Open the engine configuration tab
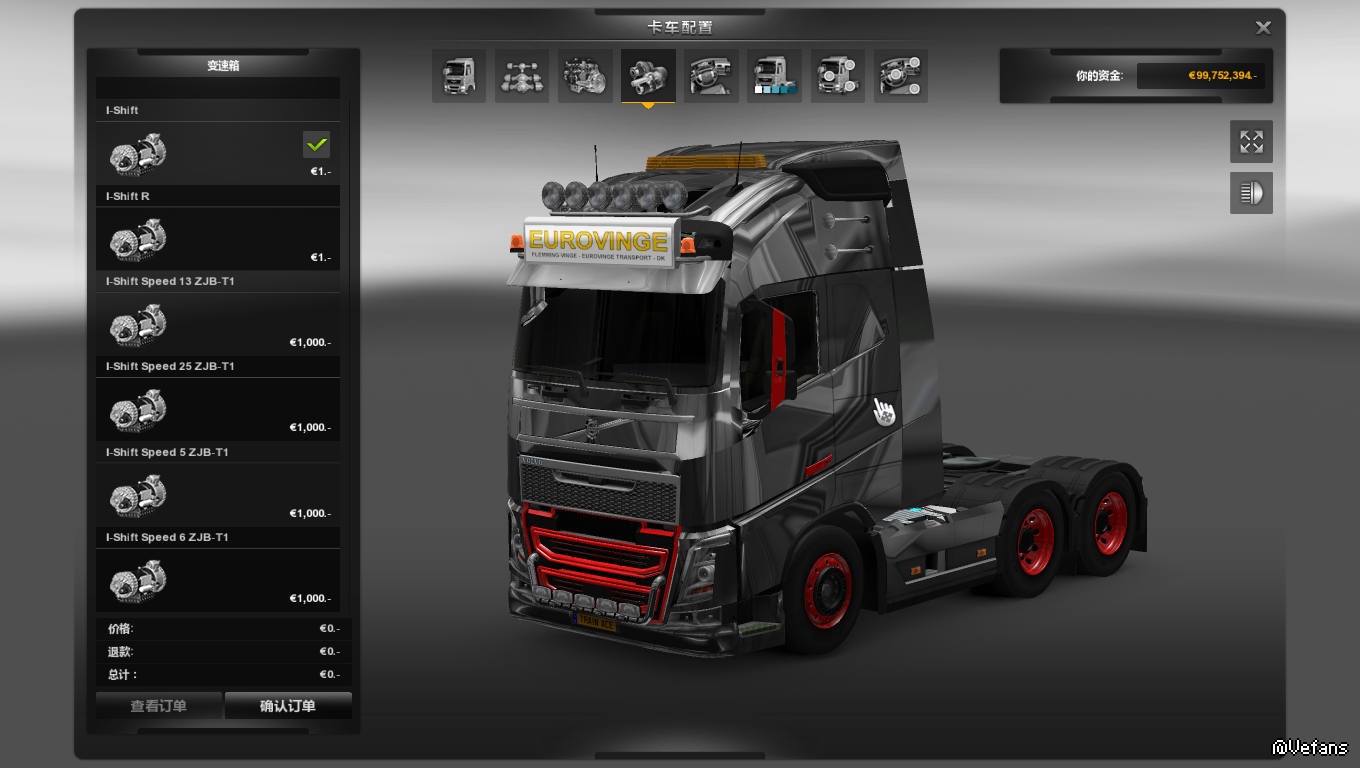The height and width of the screenshot is (768, 1360). pos(585,76)
